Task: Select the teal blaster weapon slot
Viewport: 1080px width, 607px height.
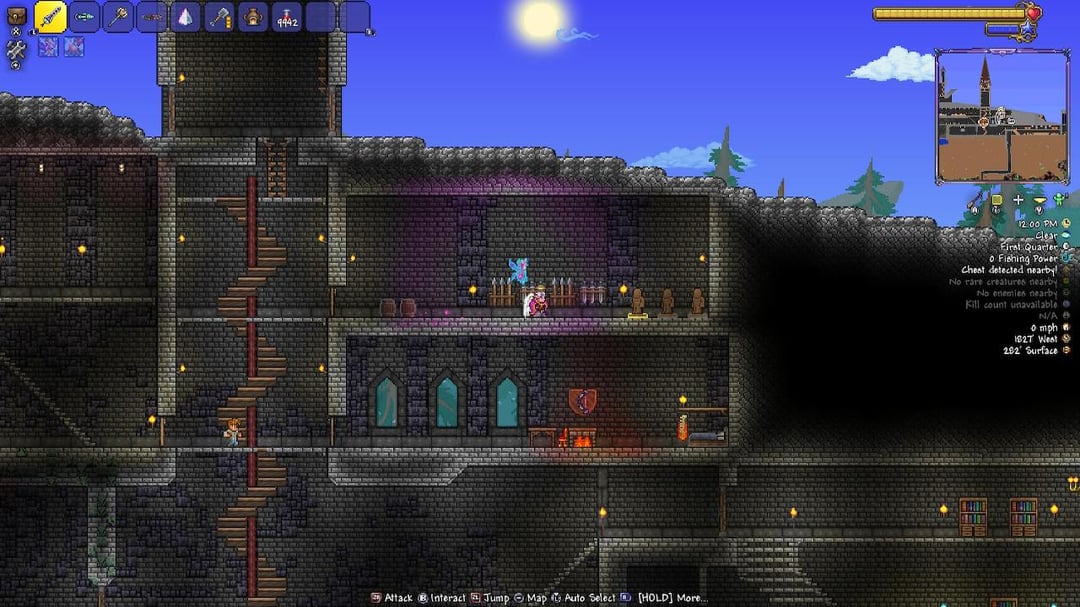Action: click(x=85, y=17)
